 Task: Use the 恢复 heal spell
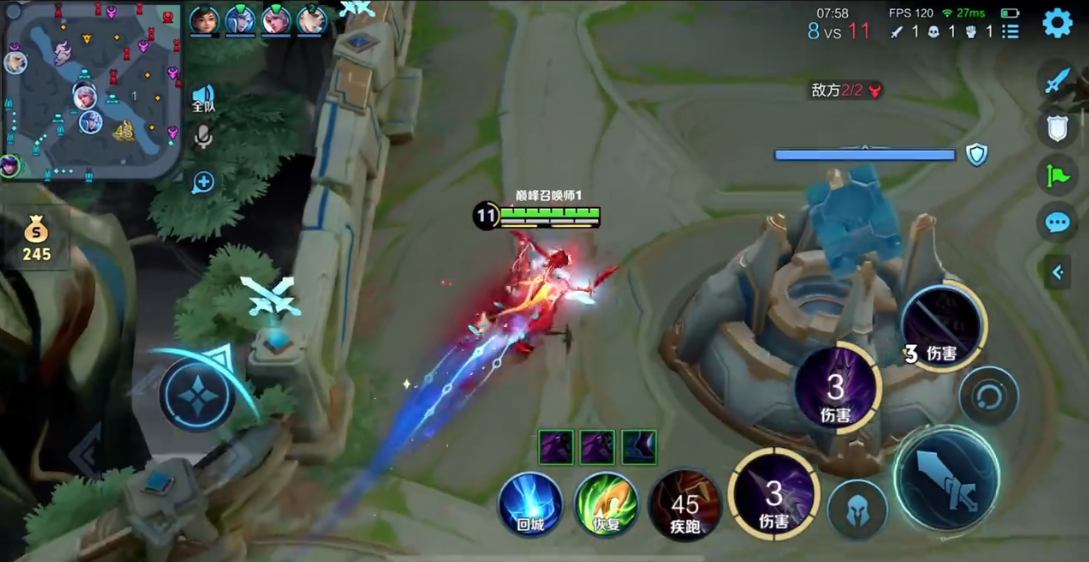(606, 503)
